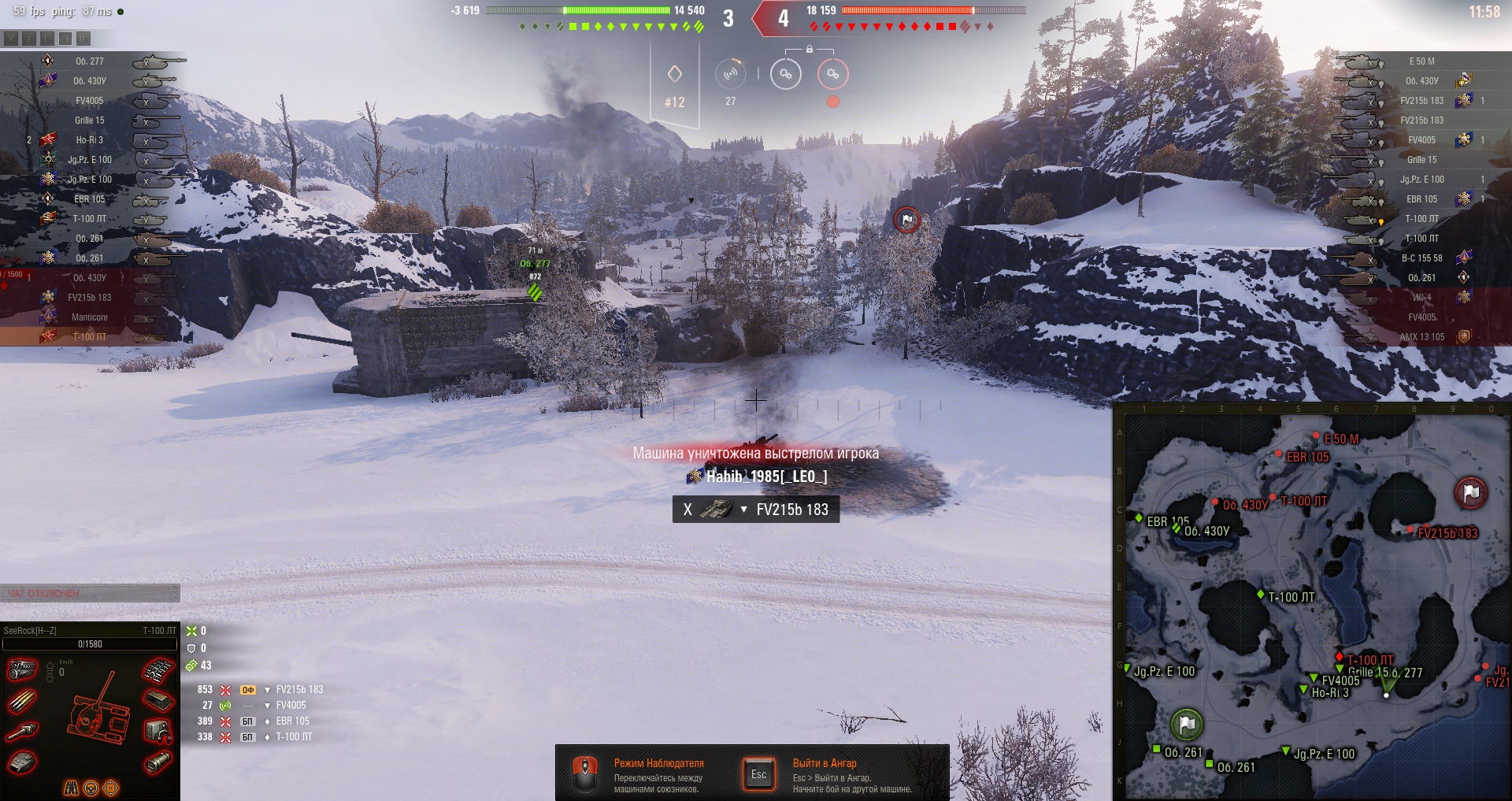Click the tracks module icon
1512x801 pixels.
157,670
